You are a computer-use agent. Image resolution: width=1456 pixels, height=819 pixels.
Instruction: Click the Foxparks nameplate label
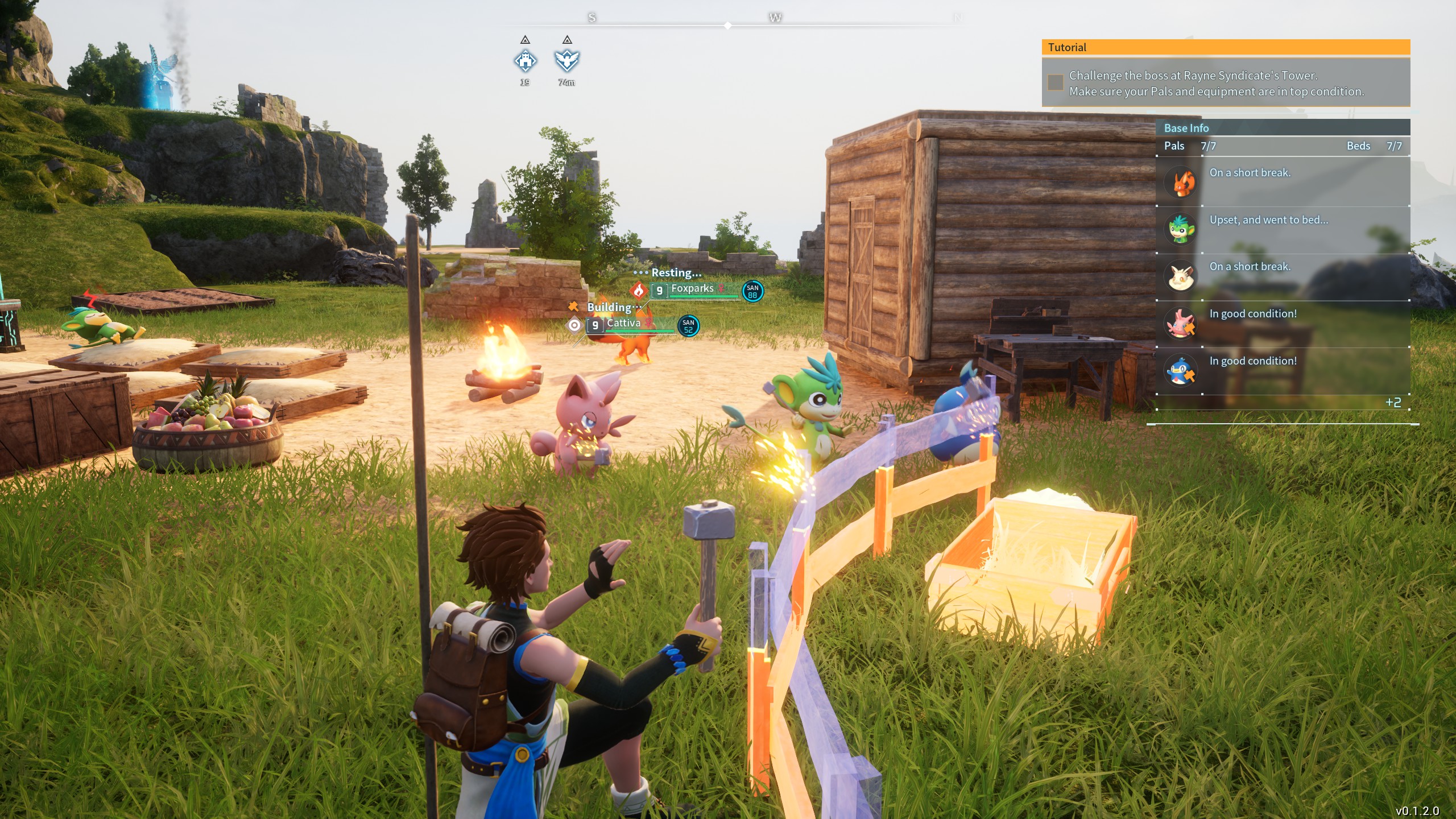click(692, 289)
